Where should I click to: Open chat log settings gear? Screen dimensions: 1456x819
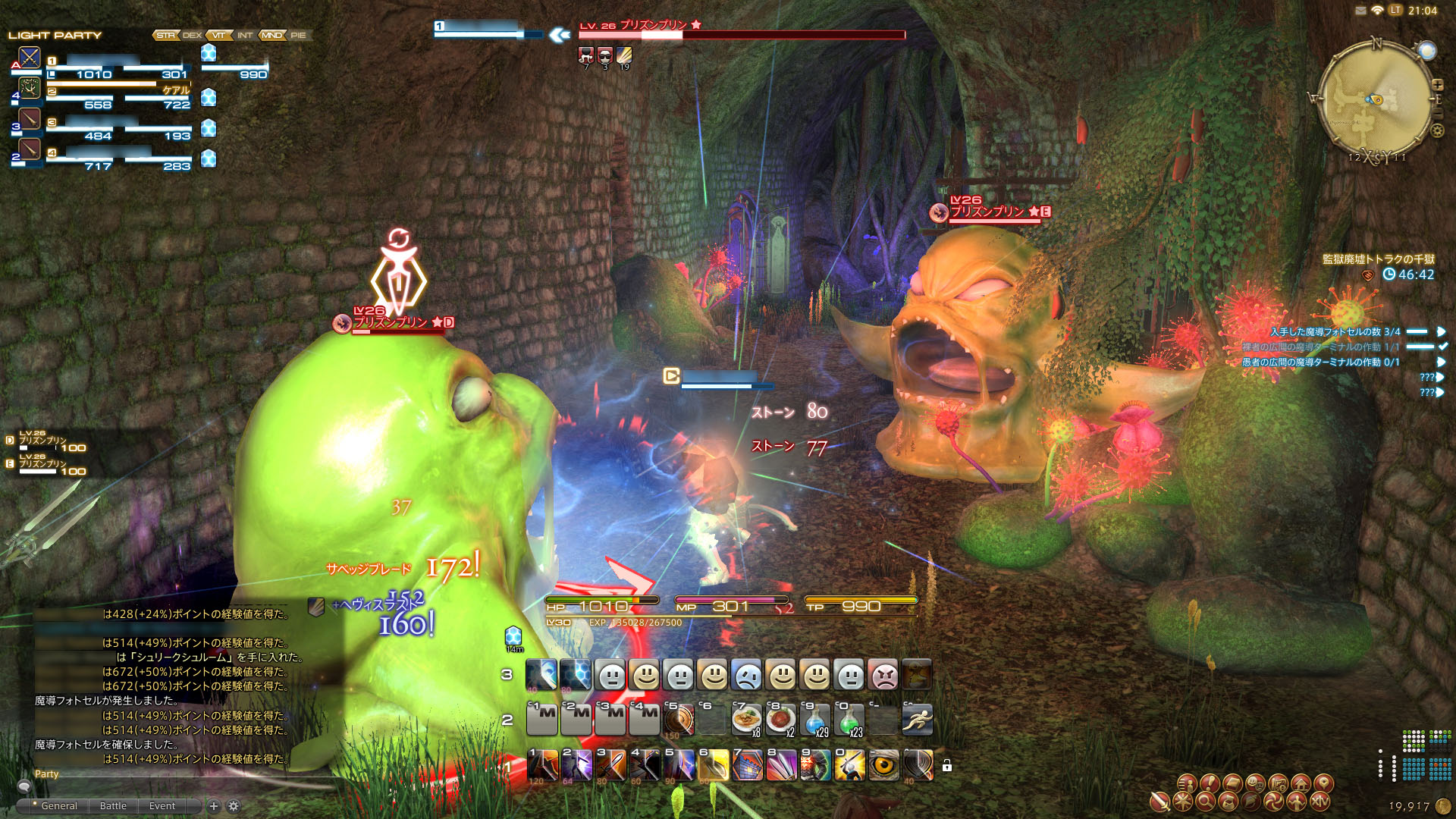(x=234, y=806)
